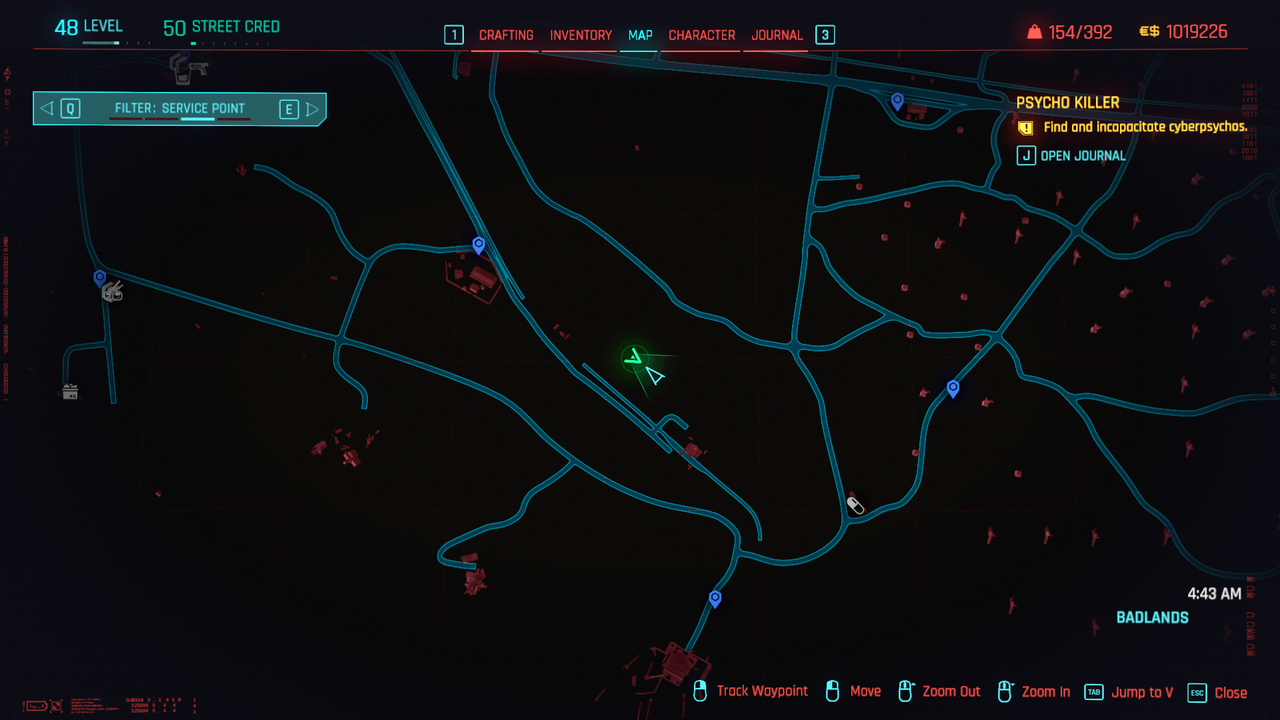Viewport: 1280px width, 720px height.
Task: Cycle map filter to next with right arrow
Action: 313,109
